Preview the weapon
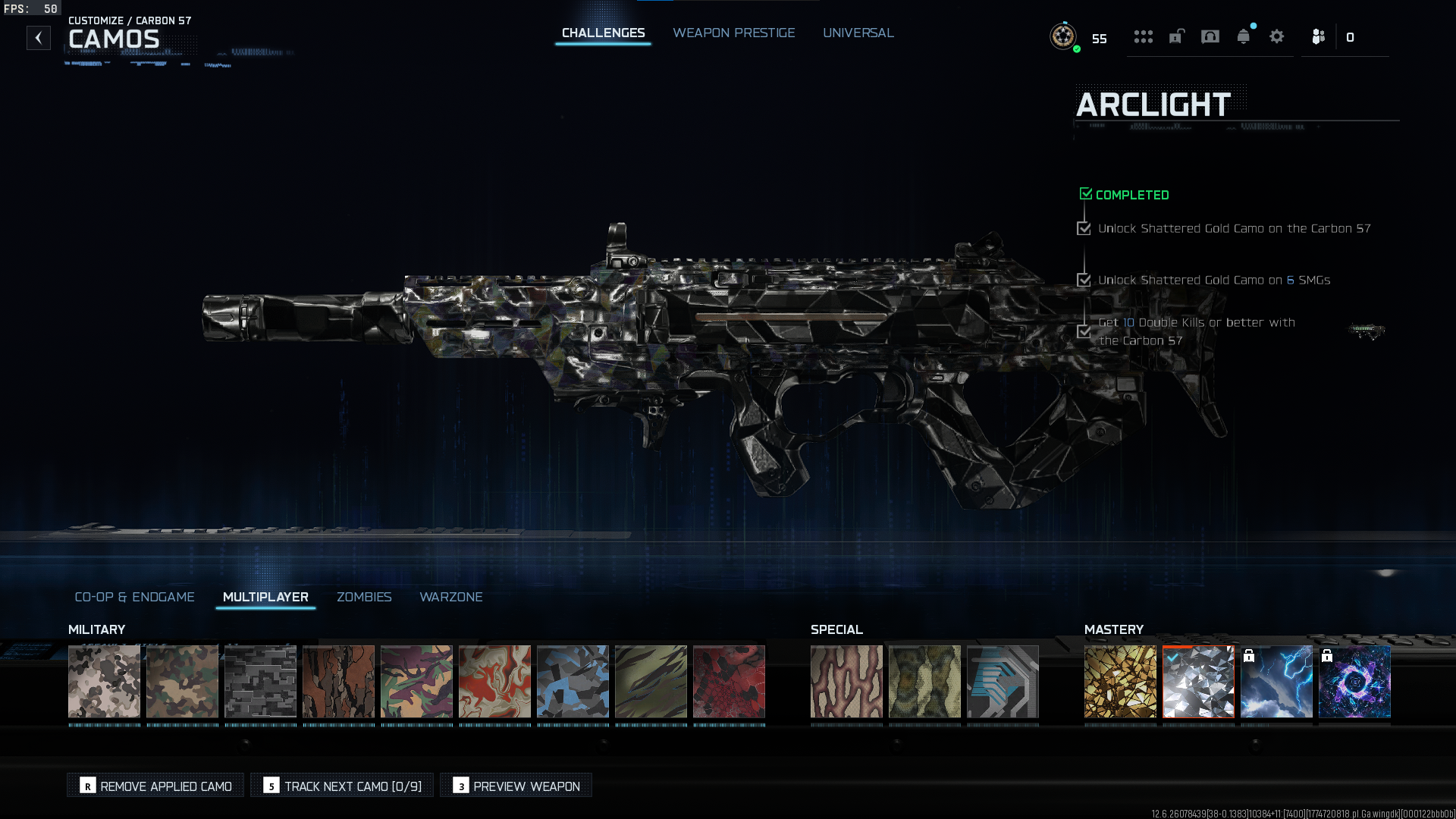 click(516, 786)
